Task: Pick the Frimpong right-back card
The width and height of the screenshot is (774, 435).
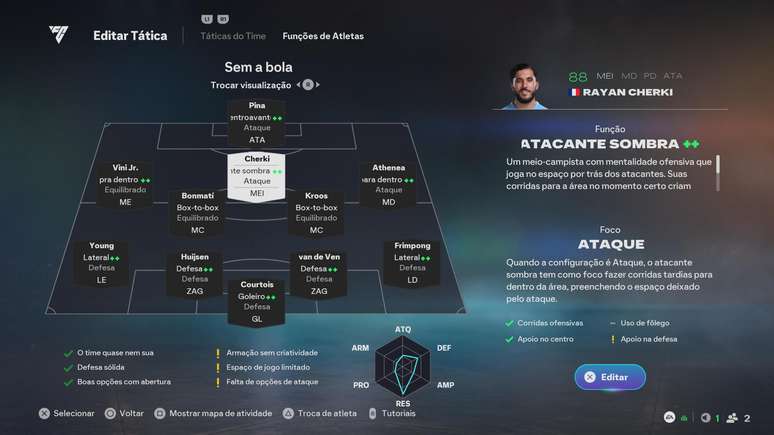Action: [412, 263]
